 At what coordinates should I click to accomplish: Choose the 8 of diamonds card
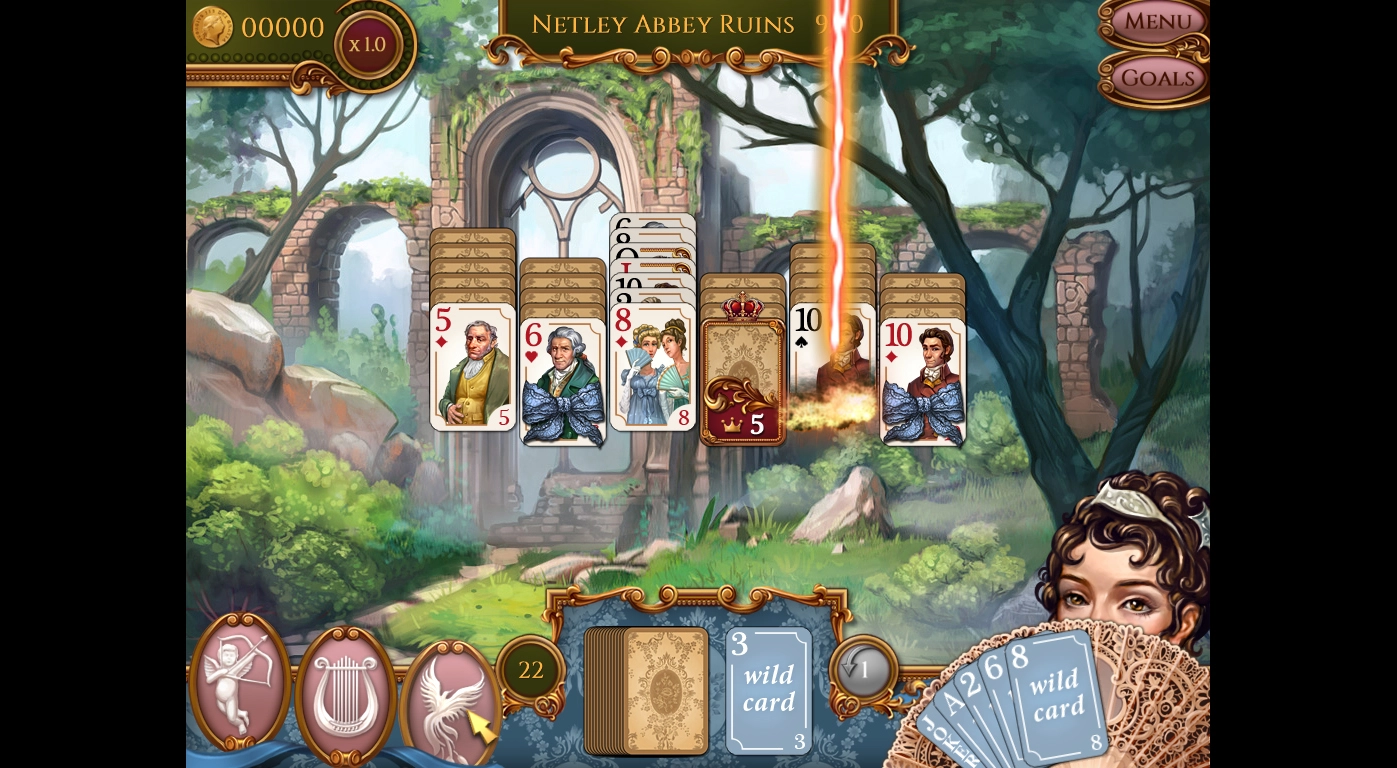pyautogui.click(x=652, y=367)
